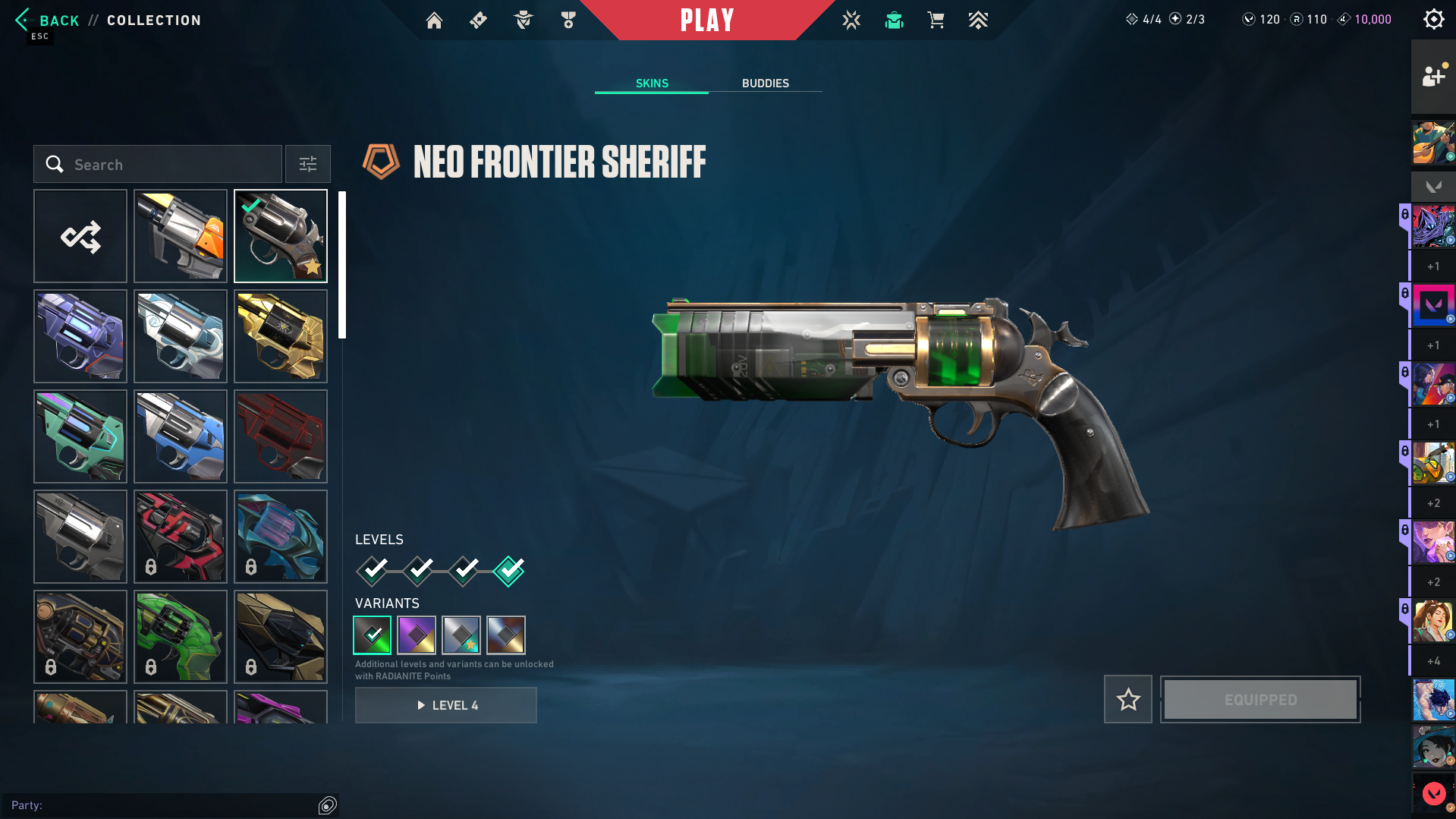Pick the purple and gold variant
Viewport: 1456px width, 819px height.
click(417, 635)
